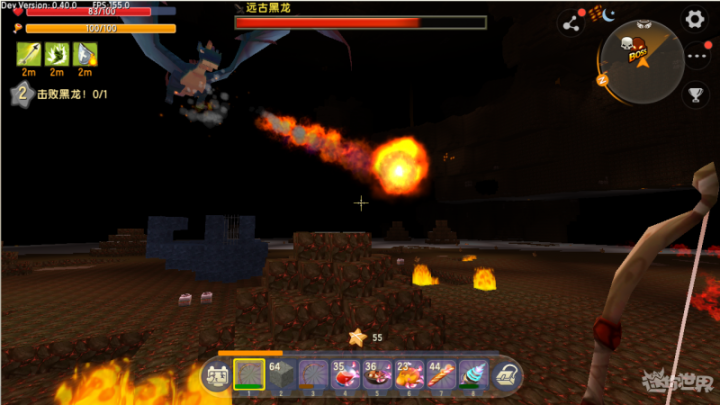Open the defeat black dragon quest tracker
The image size is (720, 405).
pos(60,94)
